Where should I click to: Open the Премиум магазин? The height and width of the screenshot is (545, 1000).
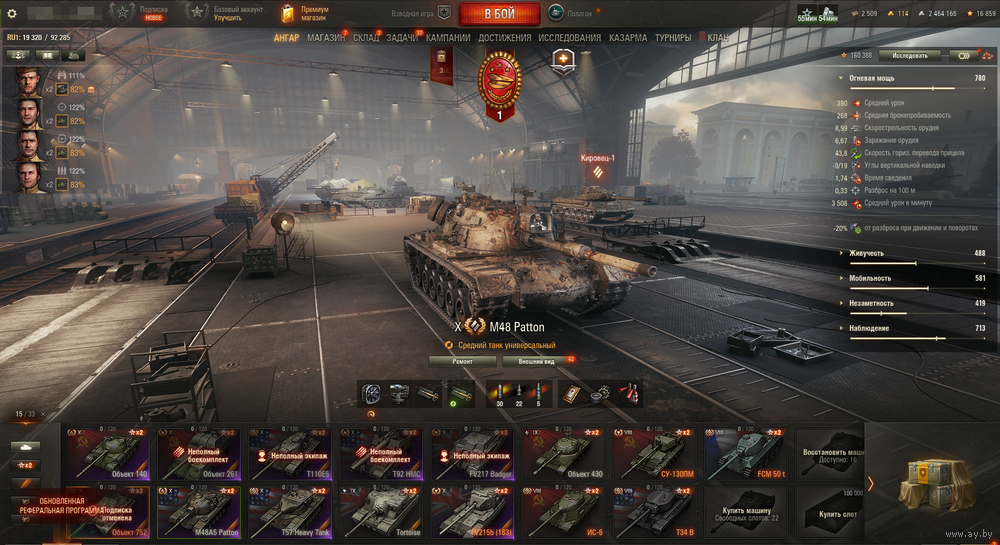[x=312, y=14]
